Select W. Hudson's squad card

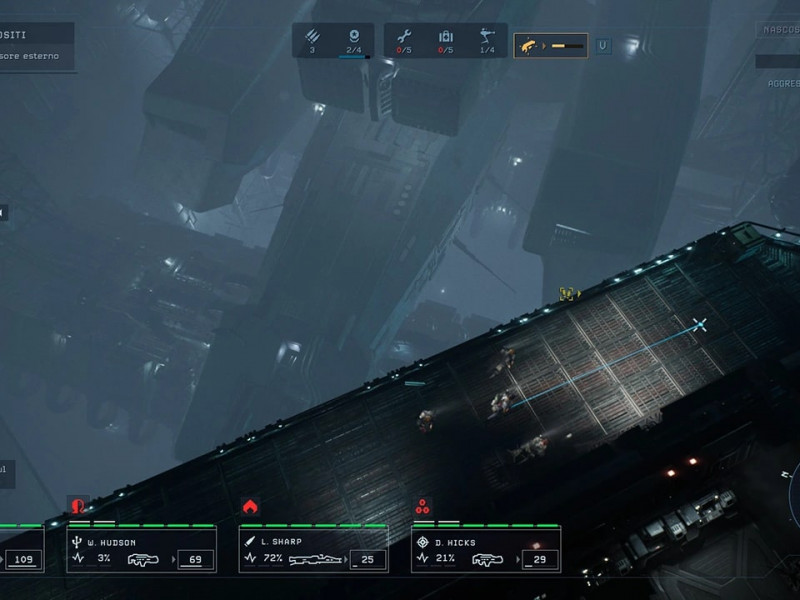pos(141,549)
